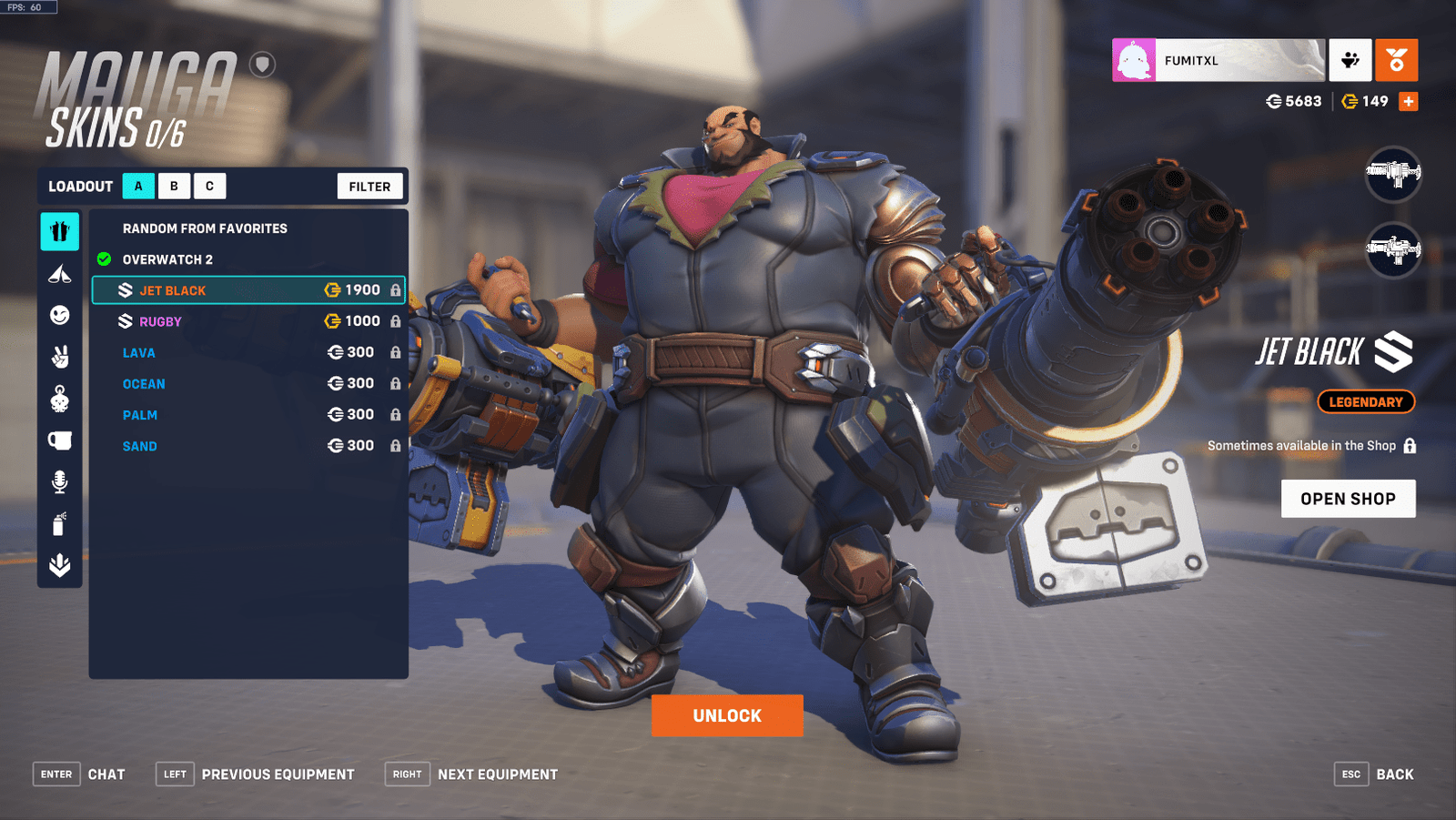Click the octopus Weapon Charms icon

click(x=59, y=398)
